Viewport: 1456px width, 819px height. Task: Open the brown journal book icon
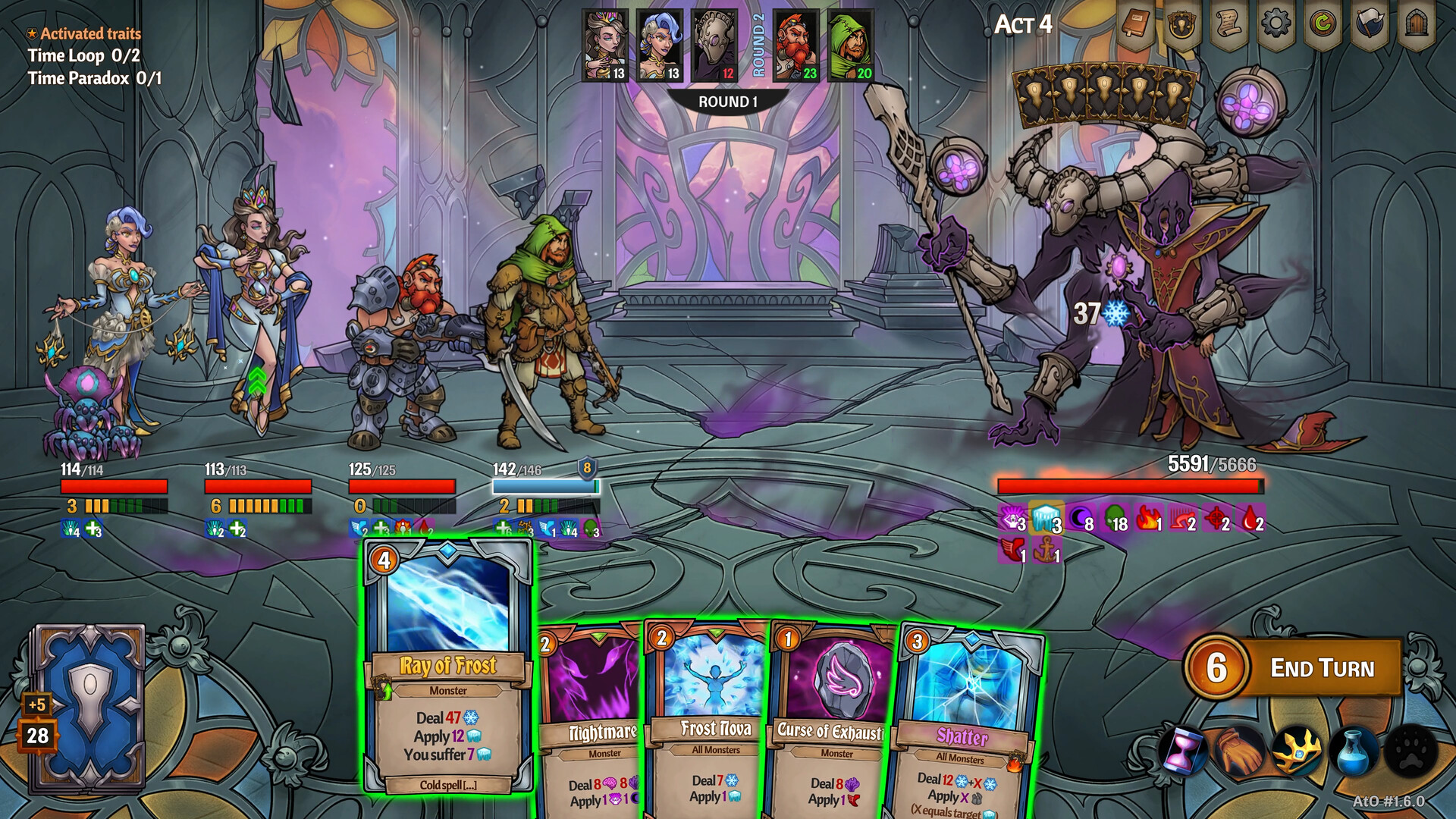tap(1135, 26)
